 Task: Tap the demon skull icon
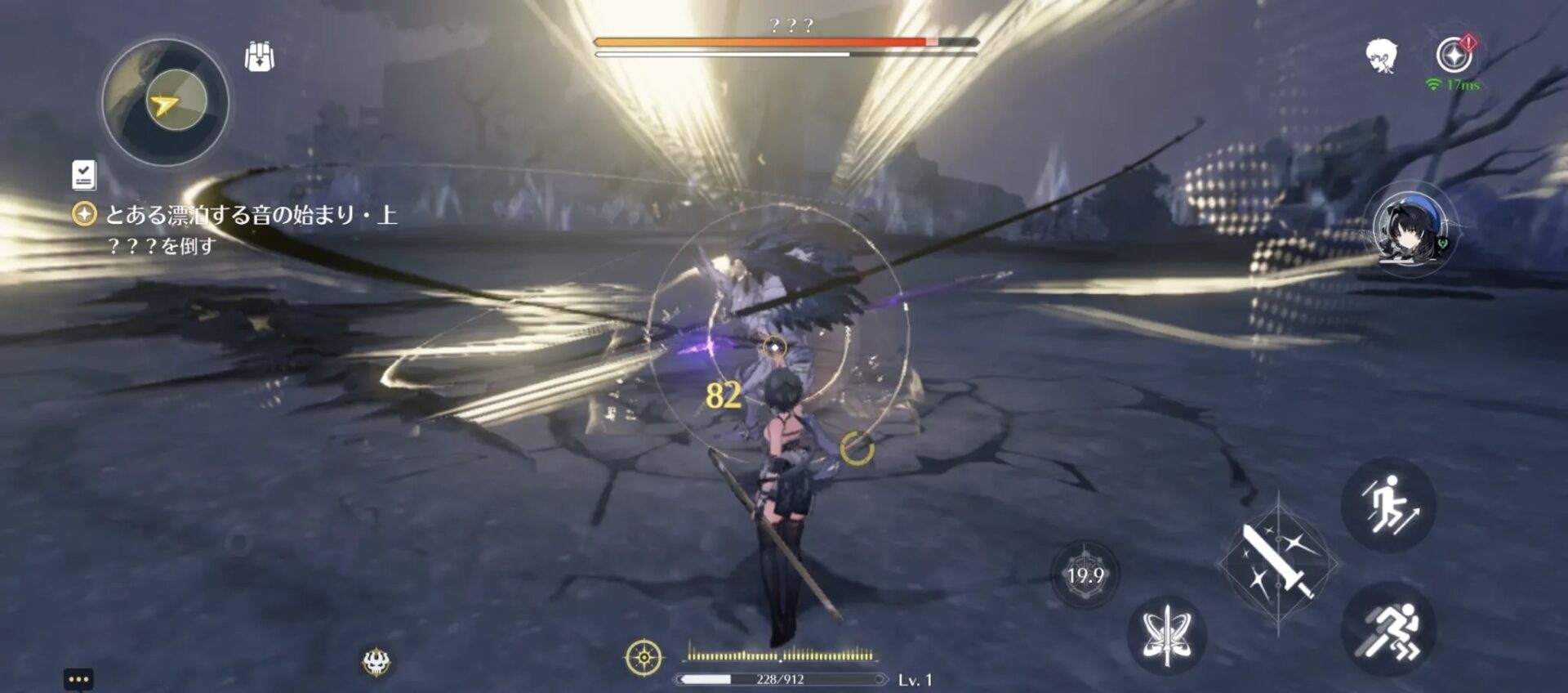coord(376,661)
